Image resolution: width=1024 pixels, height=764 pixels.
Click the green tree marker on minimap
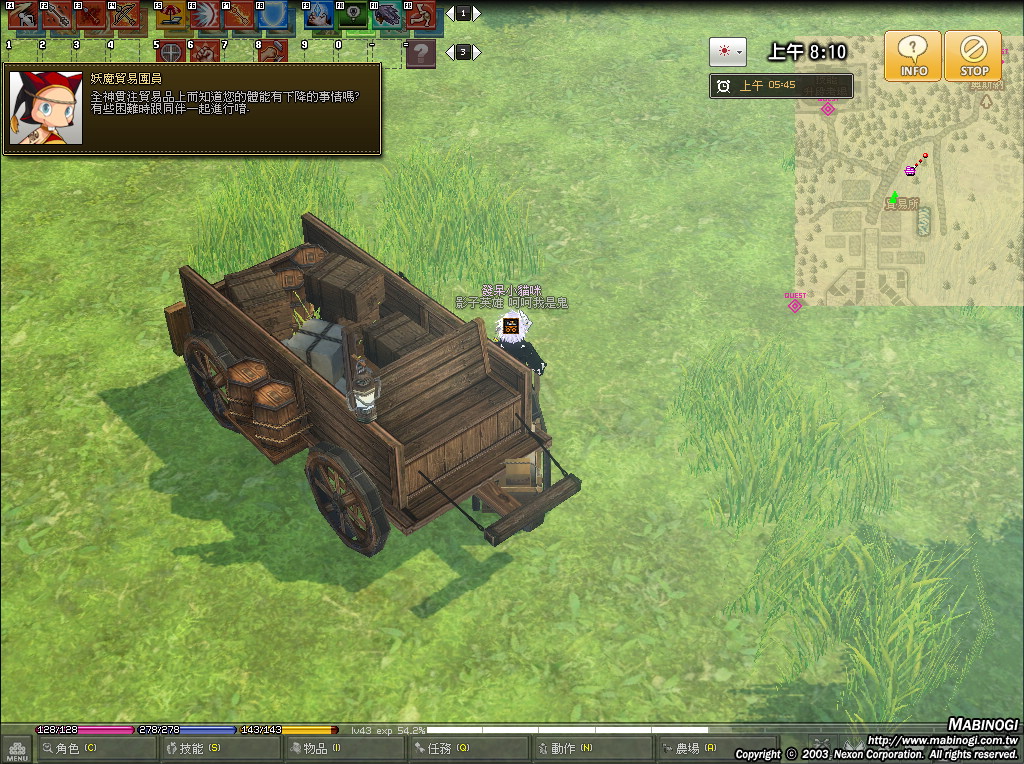893,198
